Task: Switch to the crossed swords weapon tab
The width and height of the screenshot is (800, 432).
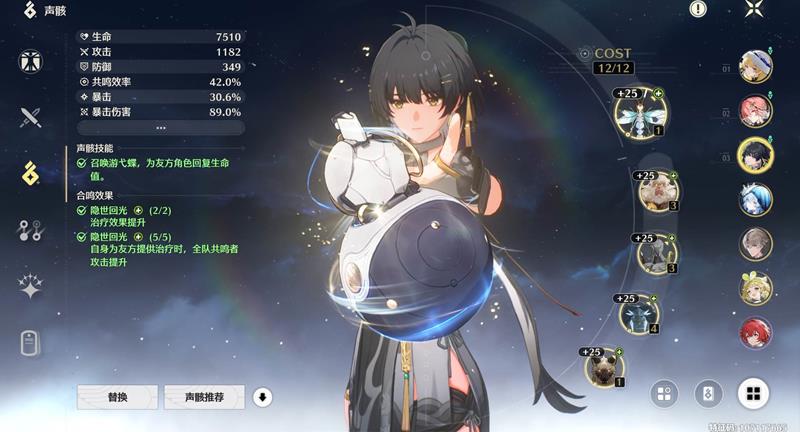Action: (x=31, y=117)
